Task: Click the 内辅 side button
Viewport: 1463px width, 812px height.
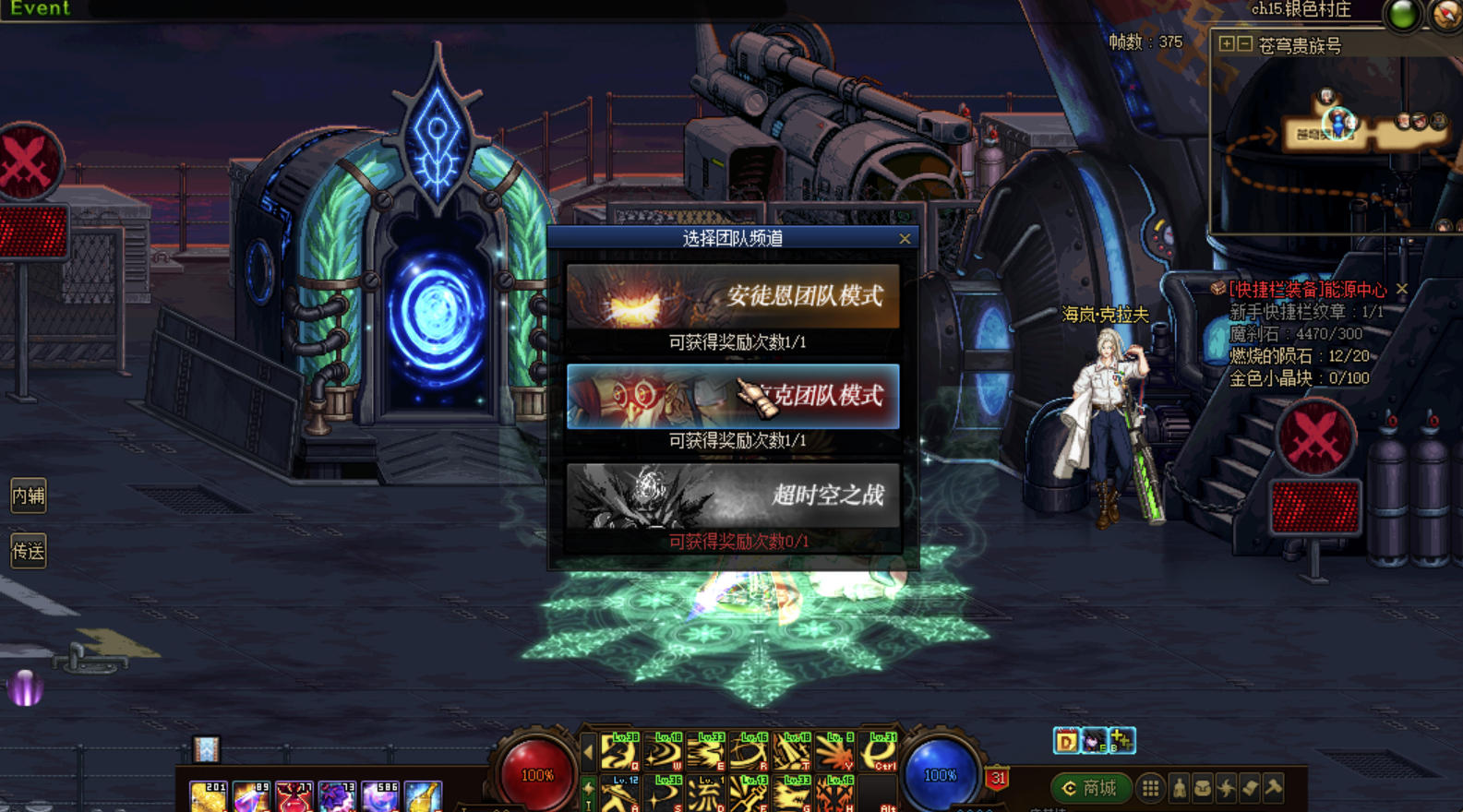Action: coord(29,496)
